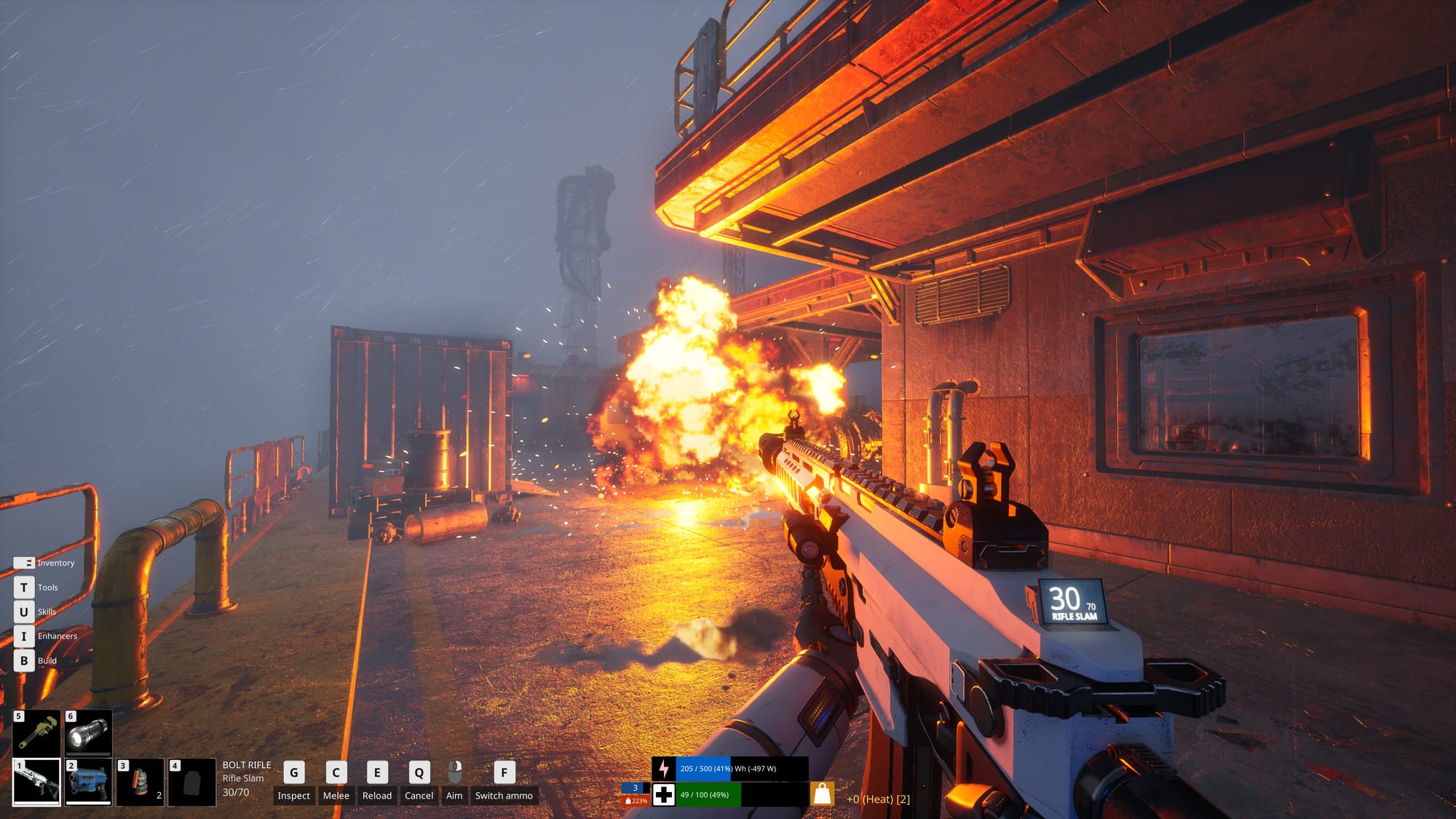This screenshot has width=1456, height=819.
Task: Select the bolt rifle hotbar slot
Action: 36,782
